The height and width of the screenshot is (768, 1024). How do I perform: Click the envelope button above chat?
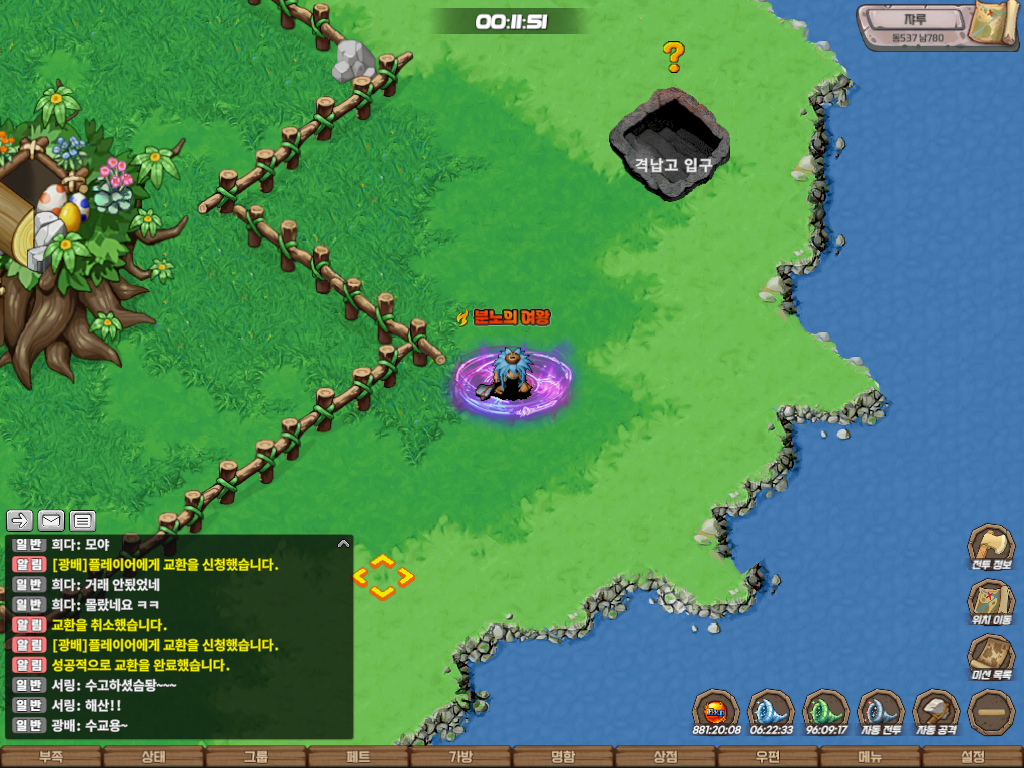pyautogui.click(x=51, y=520)
